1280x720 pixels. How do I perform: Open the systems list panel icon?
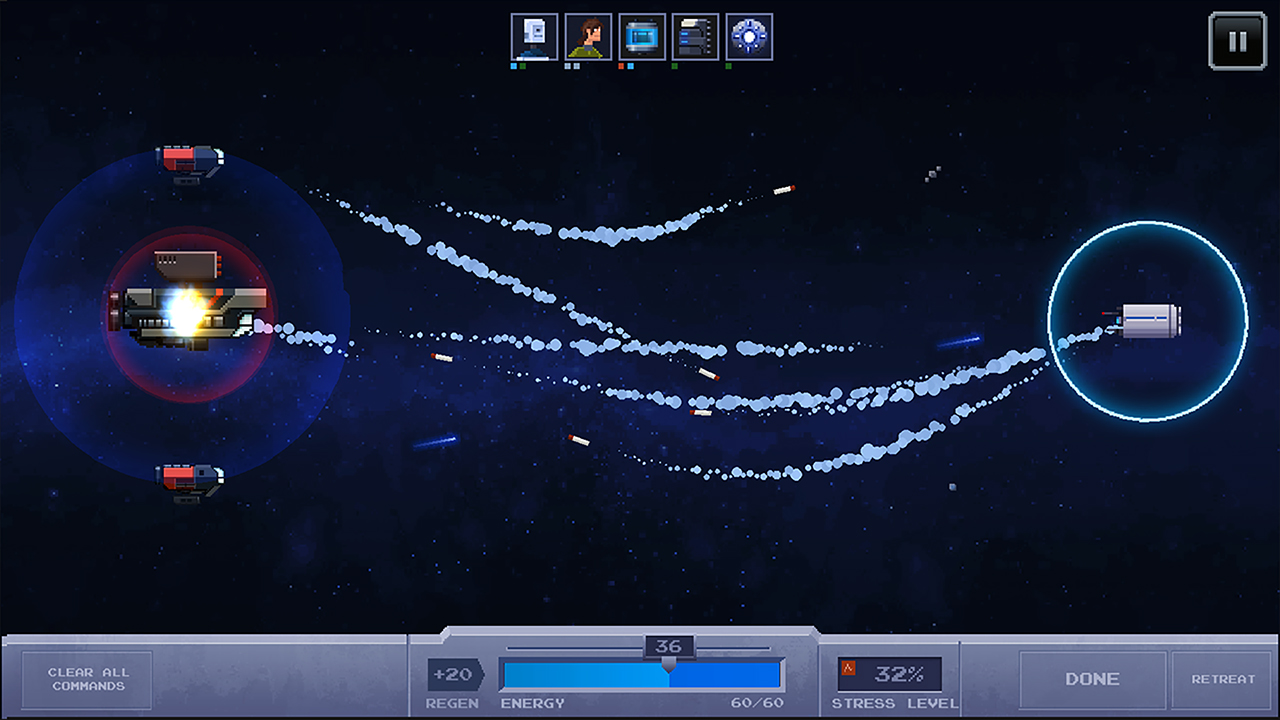(697, 36)
